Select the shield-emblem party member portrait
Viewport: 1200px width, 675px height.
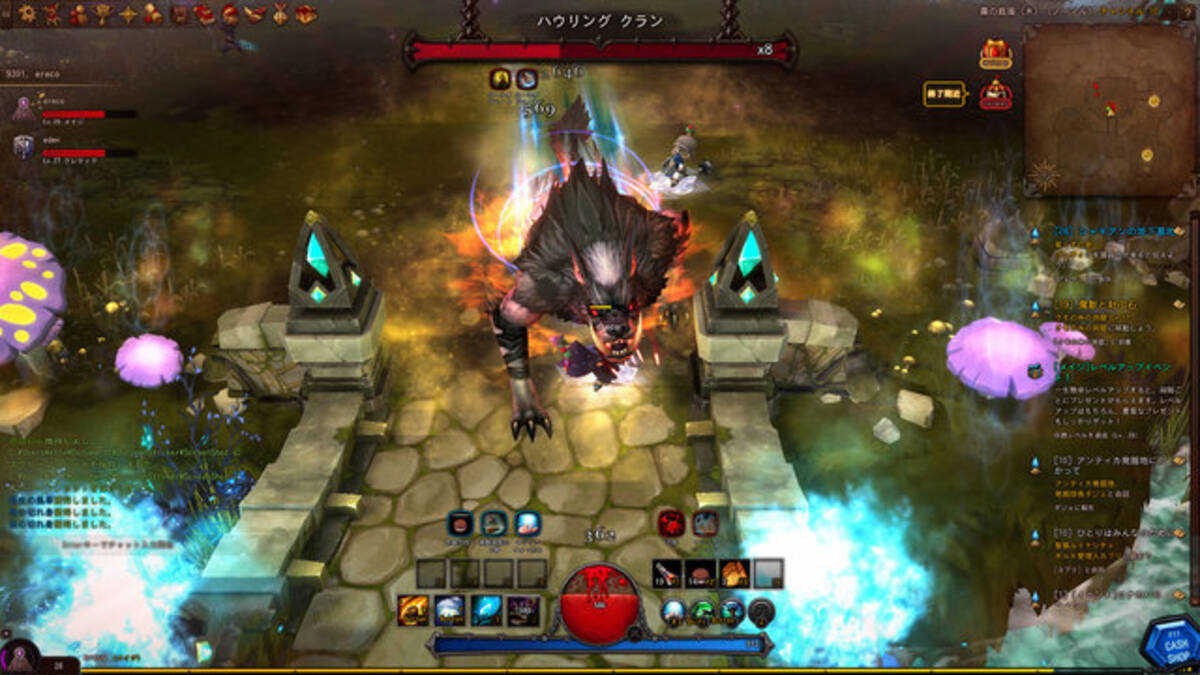23,147
